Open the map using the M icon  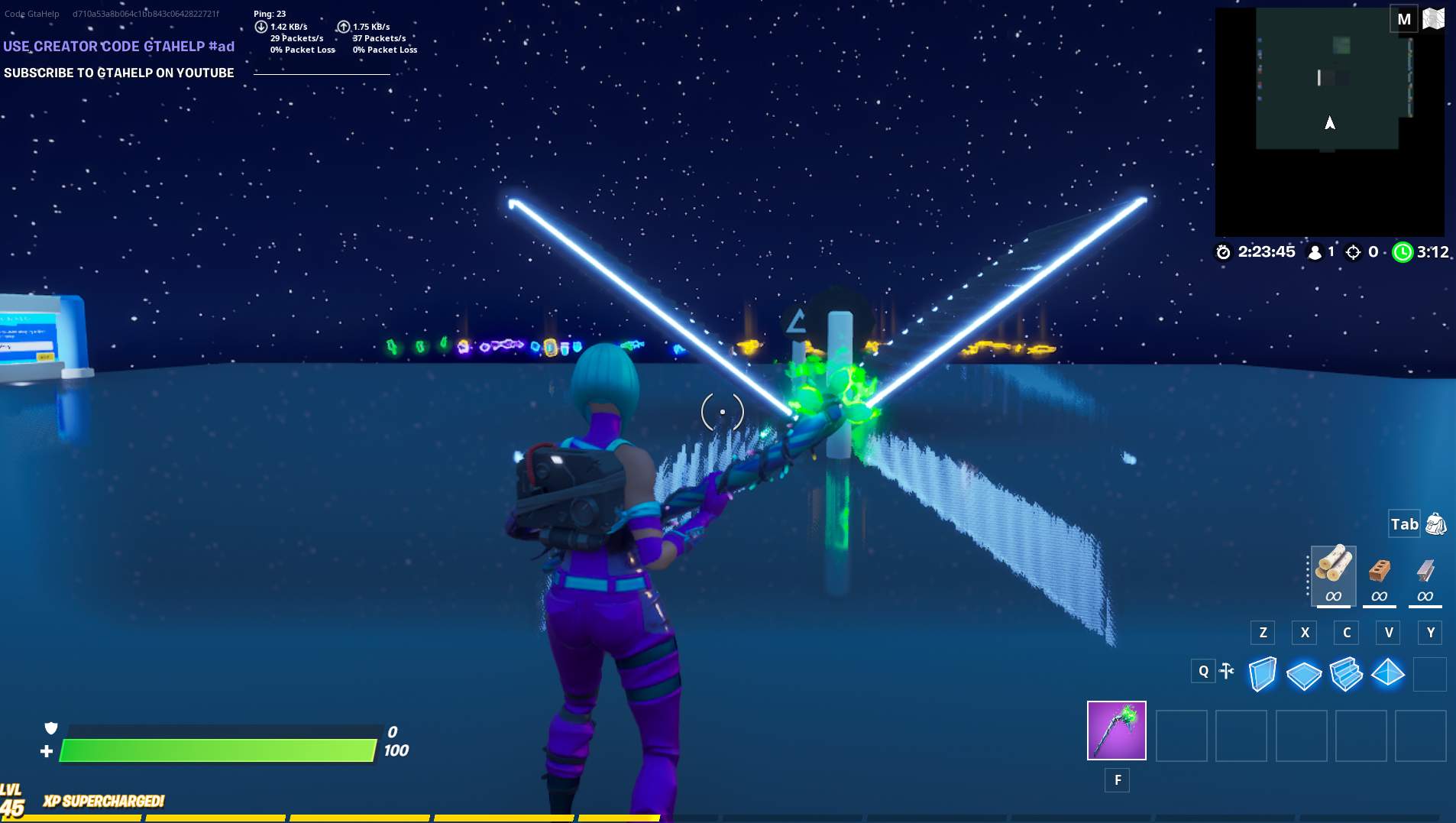point(1404,18)
